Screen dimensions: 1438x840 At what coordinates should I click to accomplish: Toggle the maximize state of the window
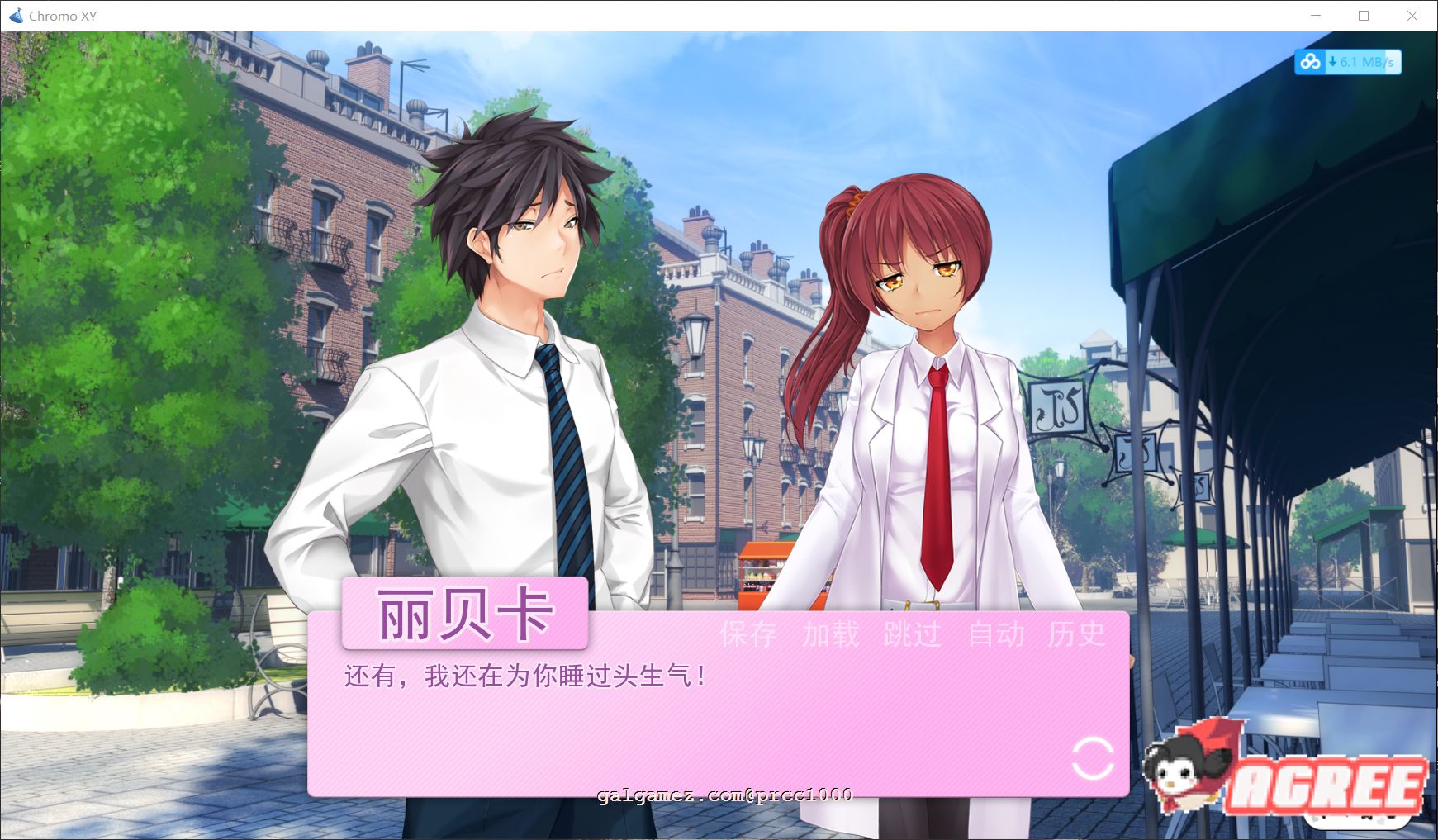(x=1364, y=16)
